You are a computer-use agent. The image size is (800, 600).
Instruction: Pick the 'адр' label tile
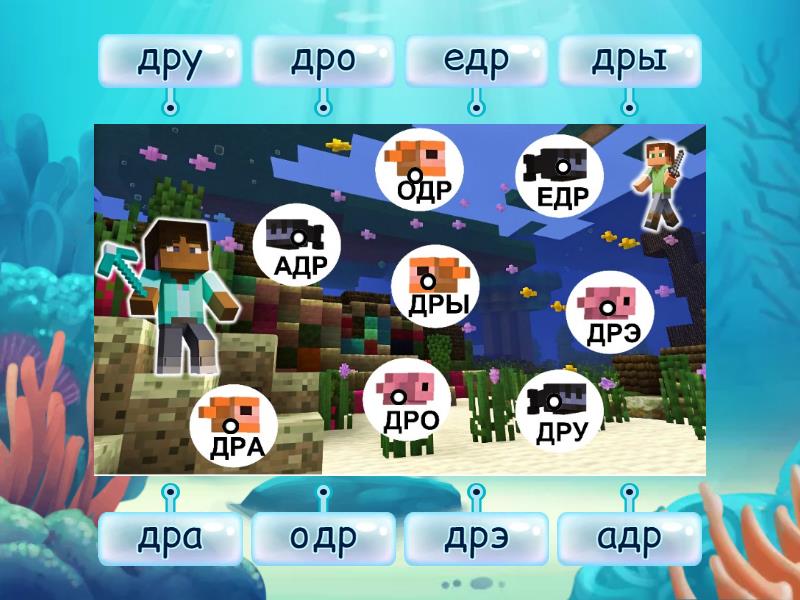(x=629, y=538)
